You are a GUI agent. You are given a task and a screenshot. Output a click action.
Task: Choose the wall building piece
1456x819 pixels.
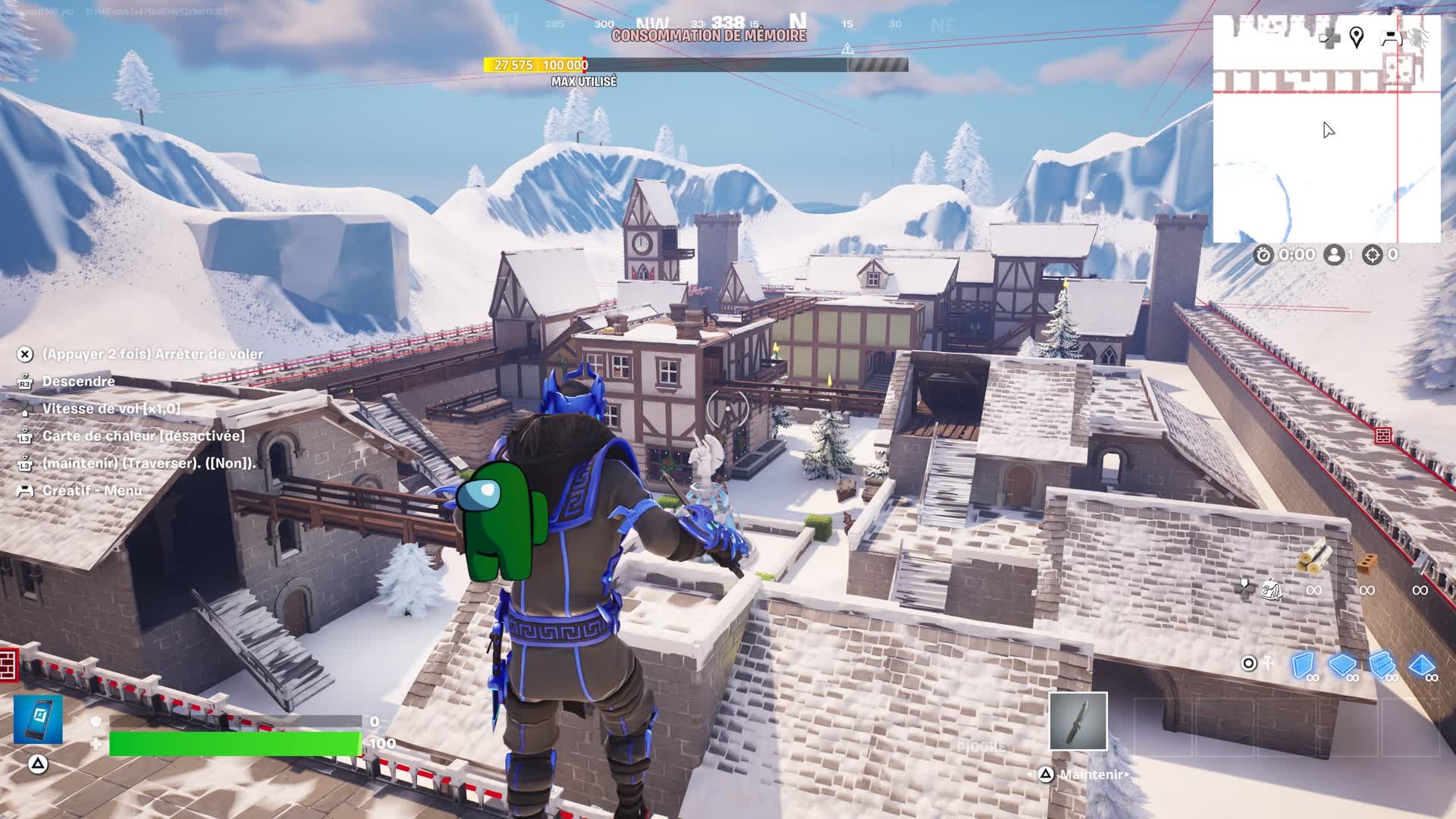click(x=1302, y=665)
